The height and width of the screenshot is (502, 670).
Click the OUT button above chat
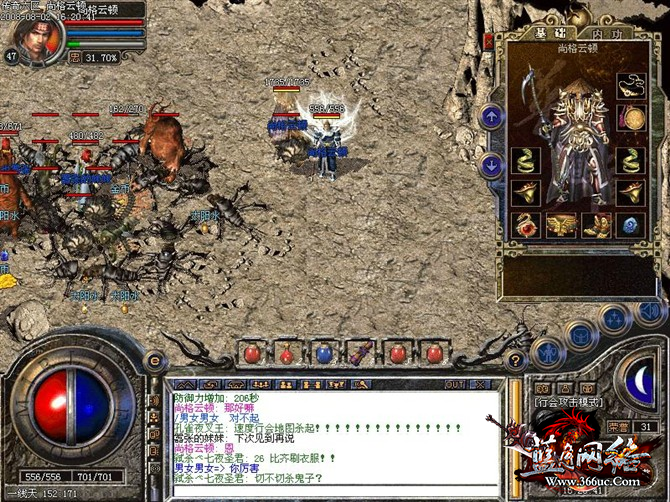pos(454,384)
